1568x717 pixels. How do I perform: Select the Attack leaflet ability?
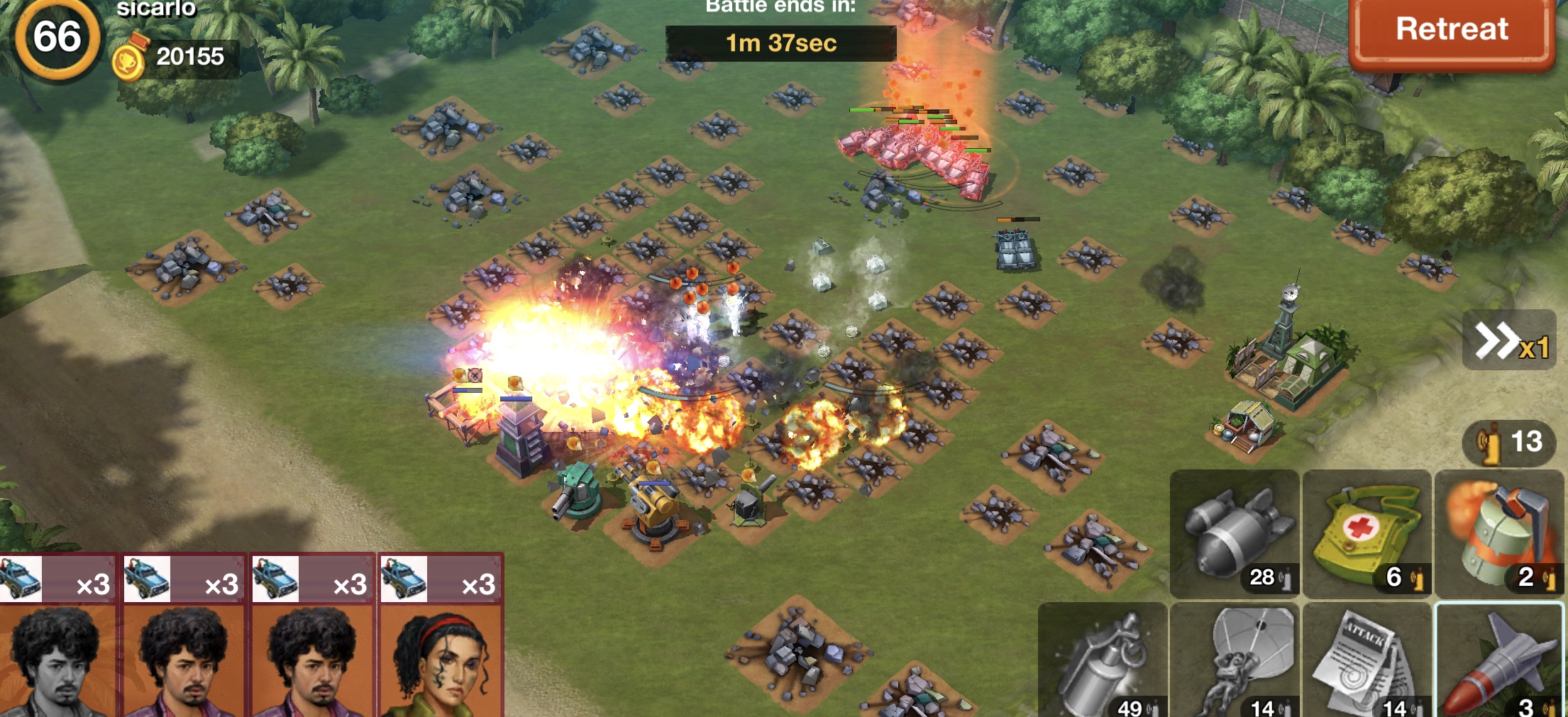click(1367, 661)
